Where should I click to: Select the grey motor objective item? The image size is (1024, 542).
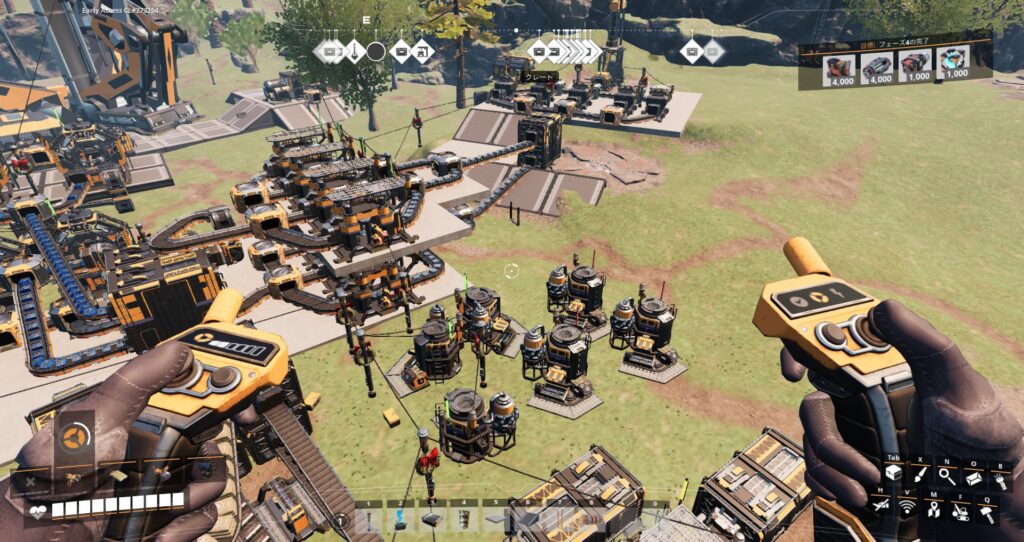pyautogui.click(x=877, y=68)
